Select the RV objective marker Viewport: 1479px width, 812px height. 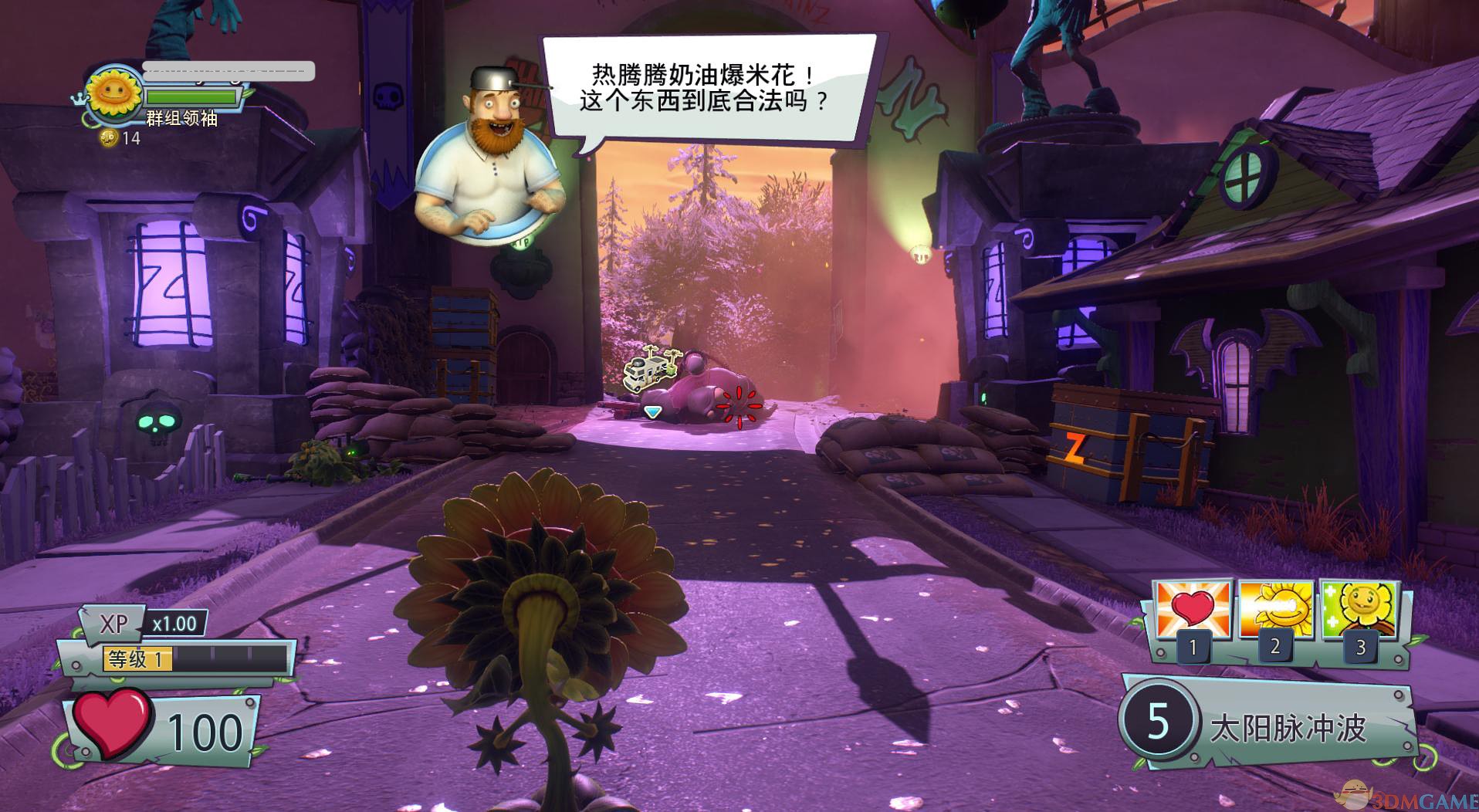[652, 369]
